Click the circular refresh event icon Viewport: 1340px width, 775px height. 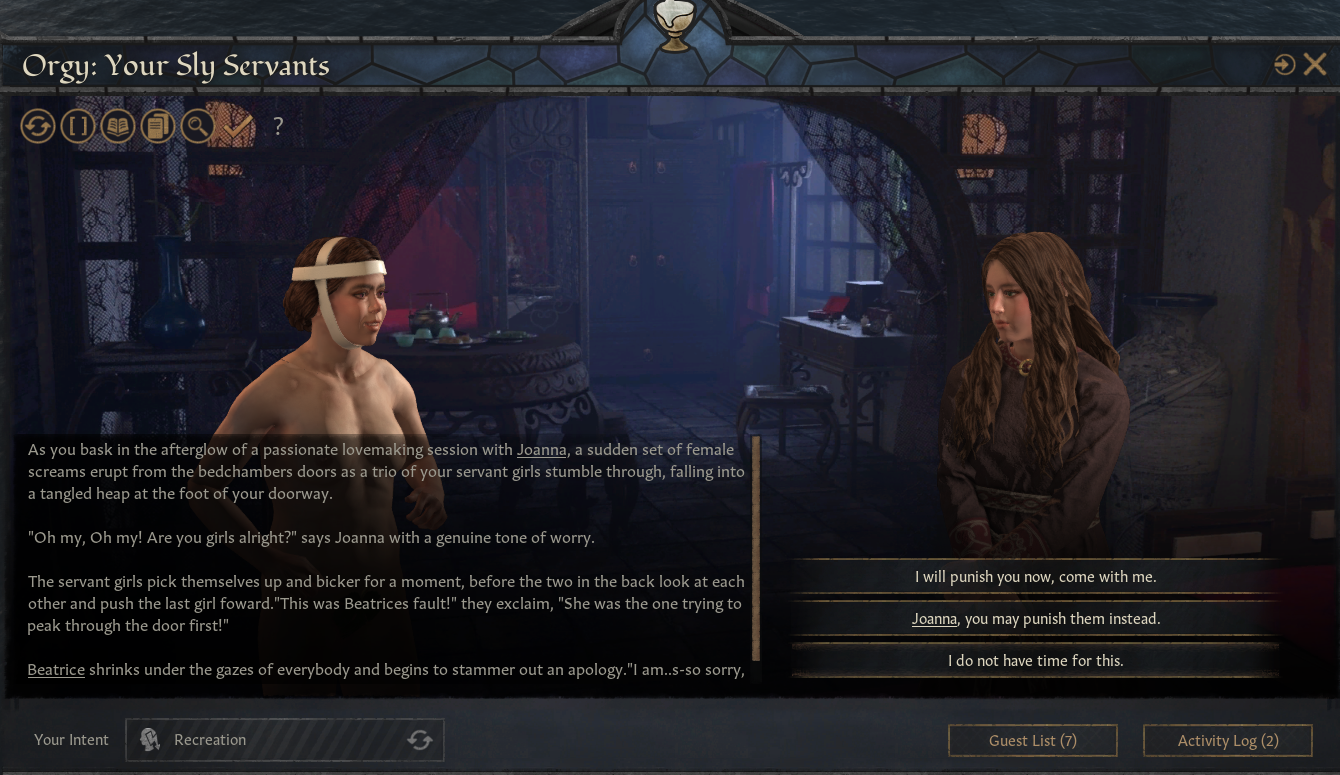click(38, 126)
